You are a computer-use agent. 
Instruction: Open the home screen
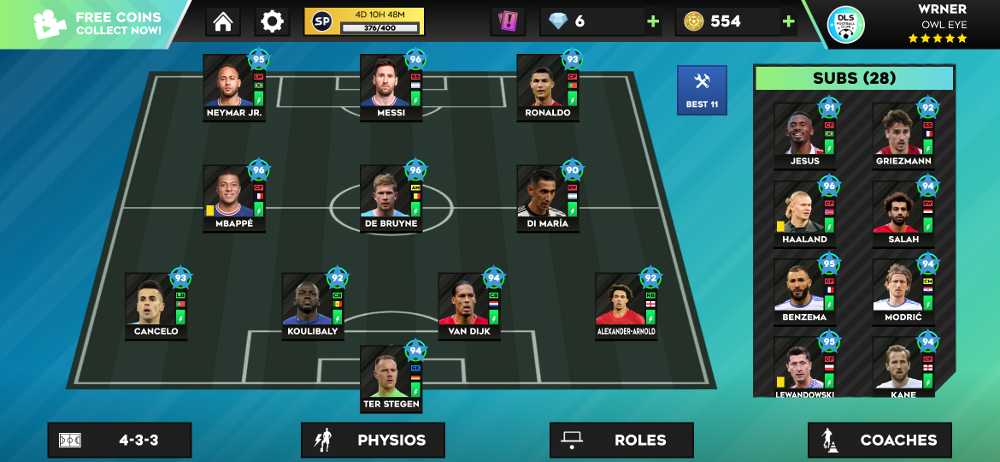pyautogui.click(x=223, y=21)
